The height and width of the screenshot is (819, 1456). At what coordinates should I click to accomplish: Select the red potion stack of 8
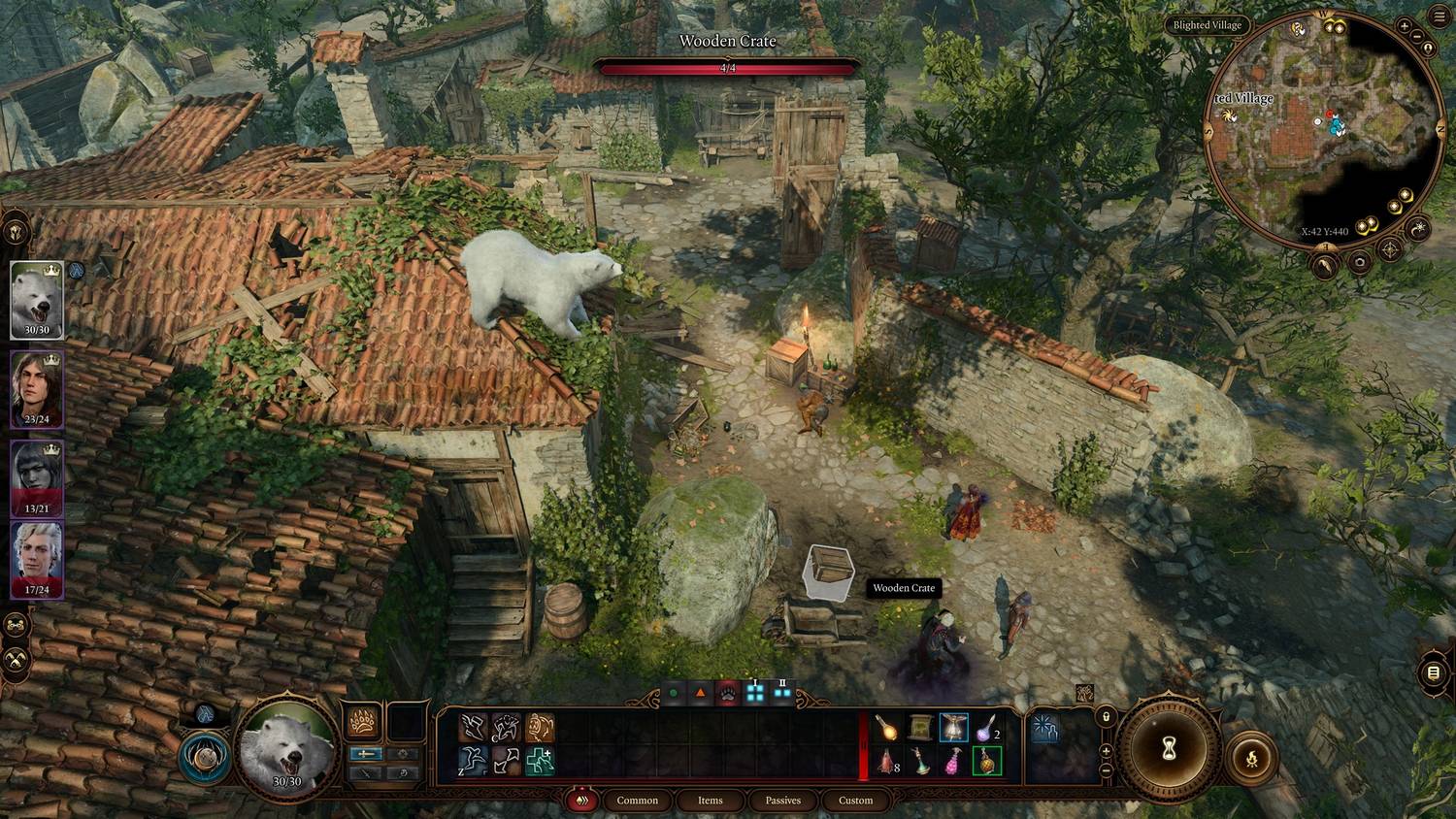coord(886,762)
